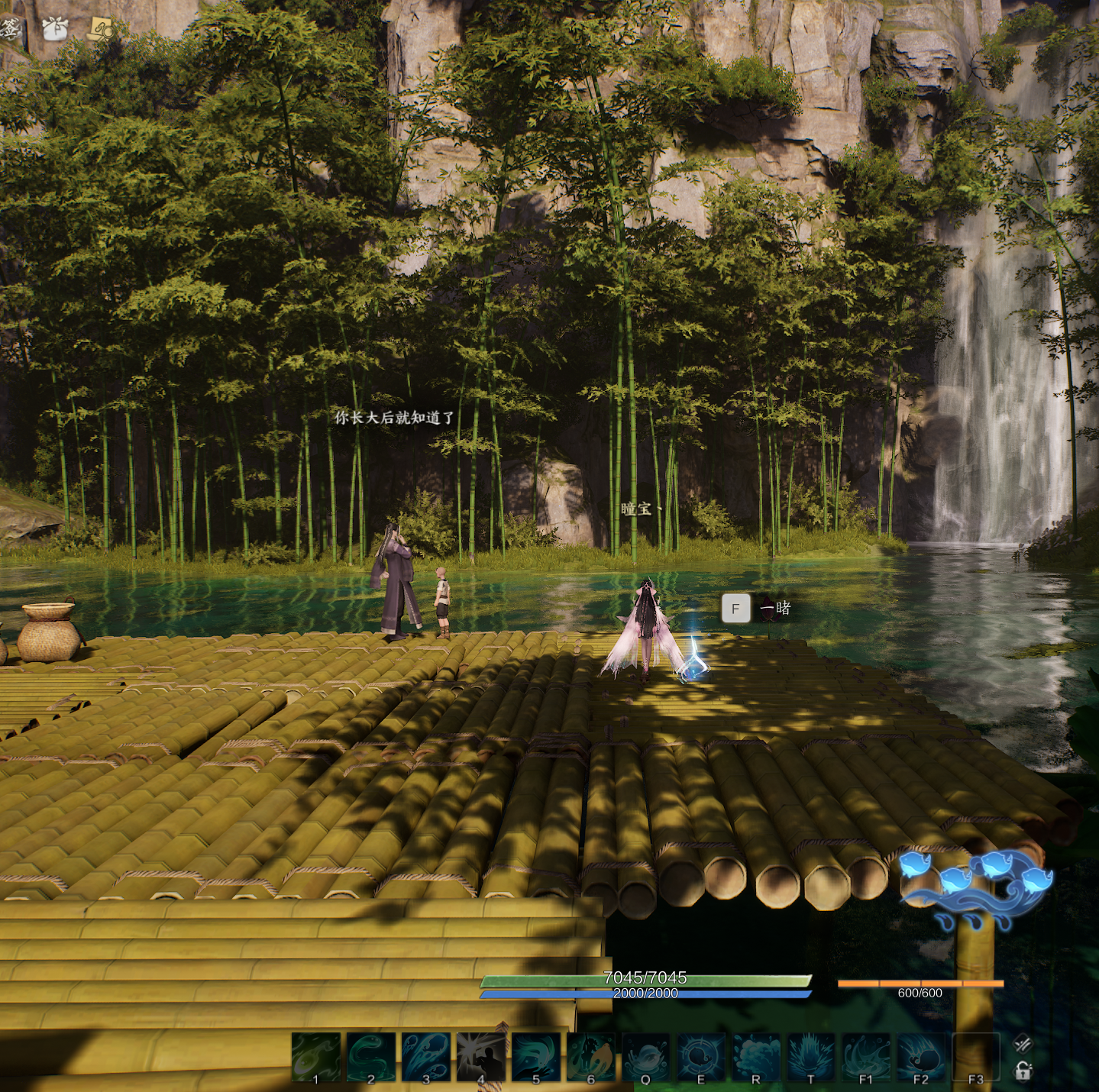Open the cloth bundle bag icon
The height and width of the screenshot is (1092, 1099).
[55, 28]
